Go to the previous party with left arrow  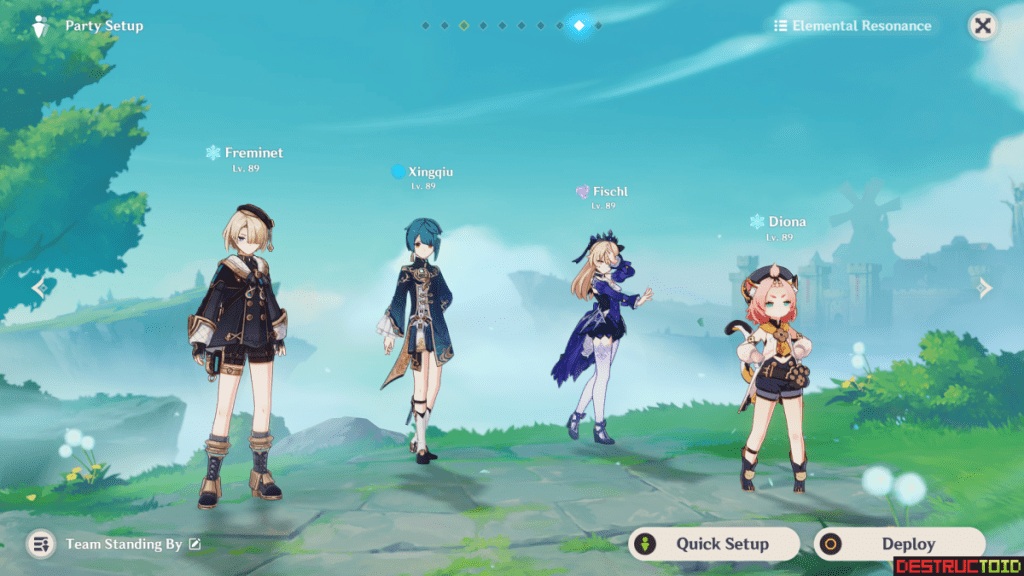[38, 288]
